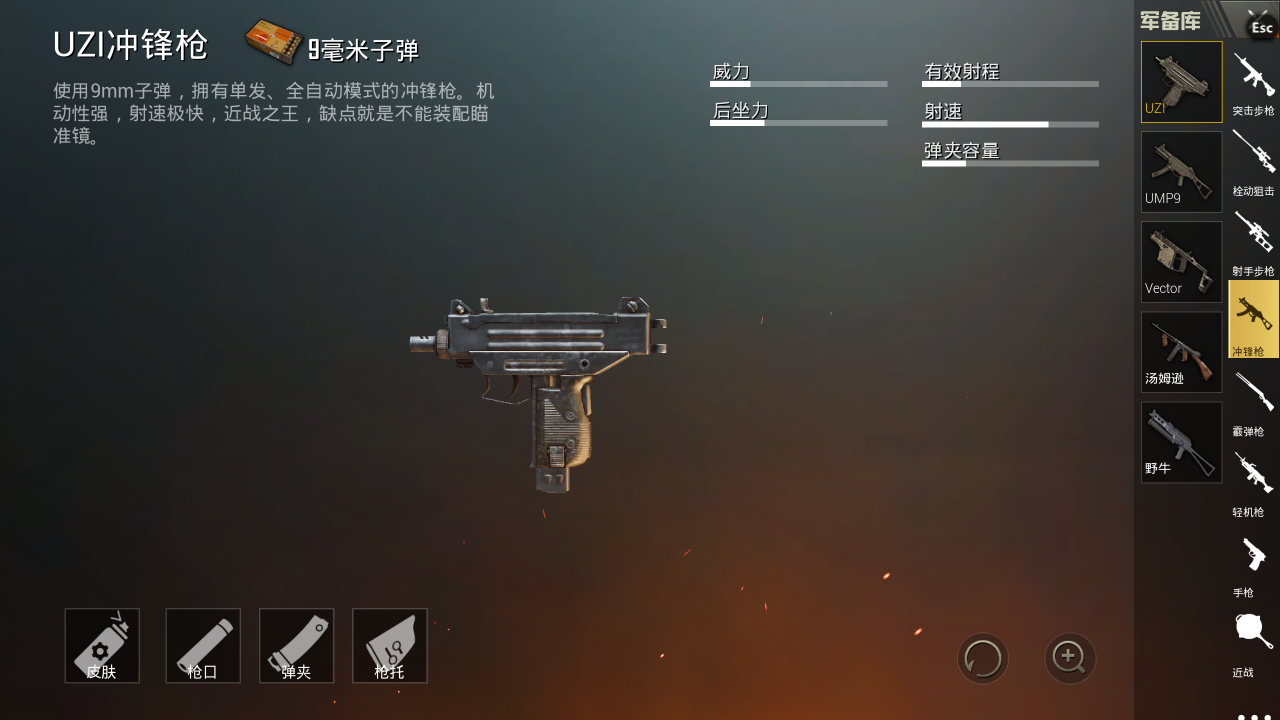This screenshot has width=1280, height=720.
Task: Select the 野牛 (Bizon) weapon
Action: tap(1181, 442)
